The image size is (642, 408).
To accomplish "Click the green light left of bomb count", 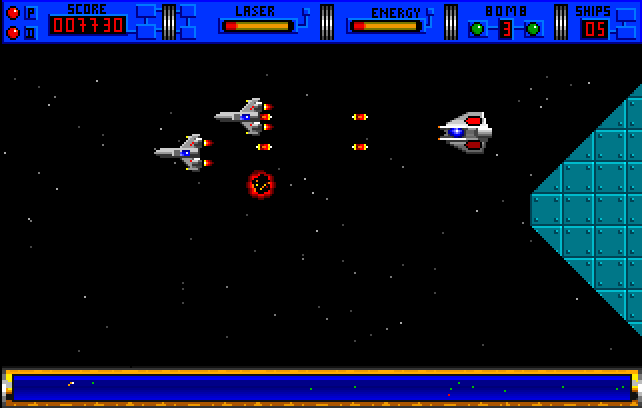I will coord(477,29).
